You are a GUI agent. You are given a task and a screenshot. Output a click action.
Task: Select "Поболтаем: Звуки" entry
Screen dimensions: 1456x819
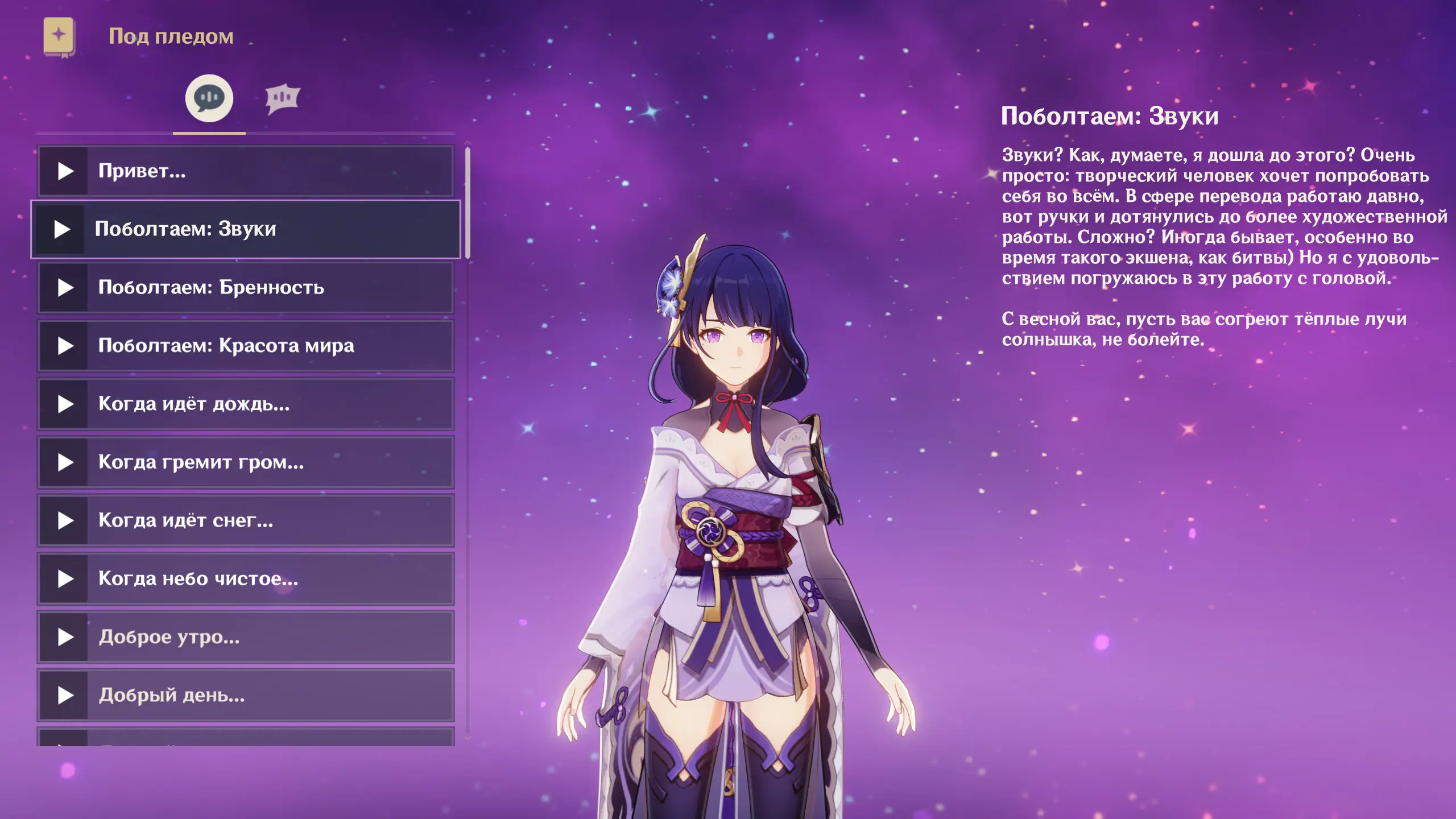[x=245, y=229]
